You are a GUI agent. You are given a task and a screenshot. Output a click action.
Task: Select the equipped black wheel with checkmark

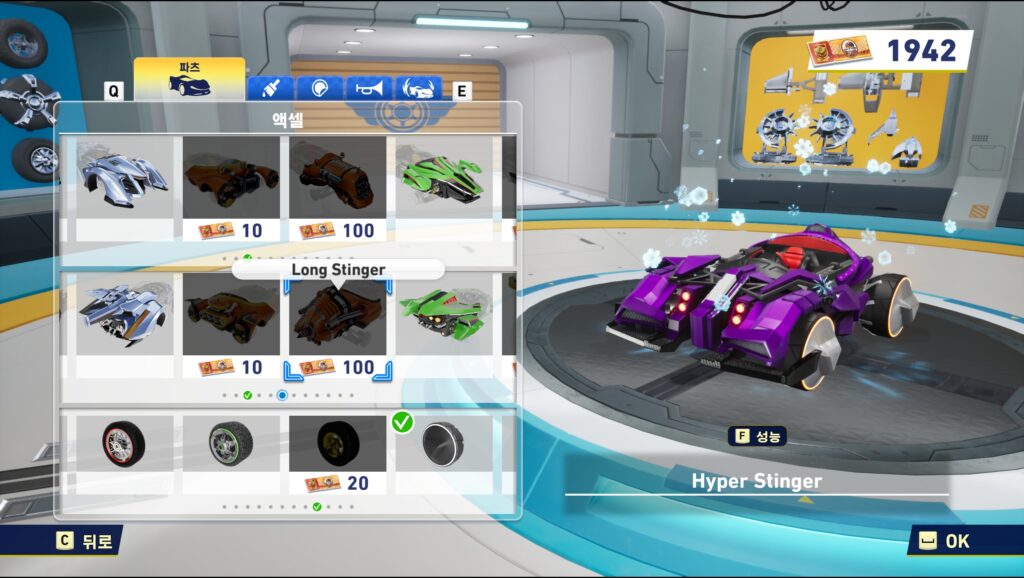[442, 444]
